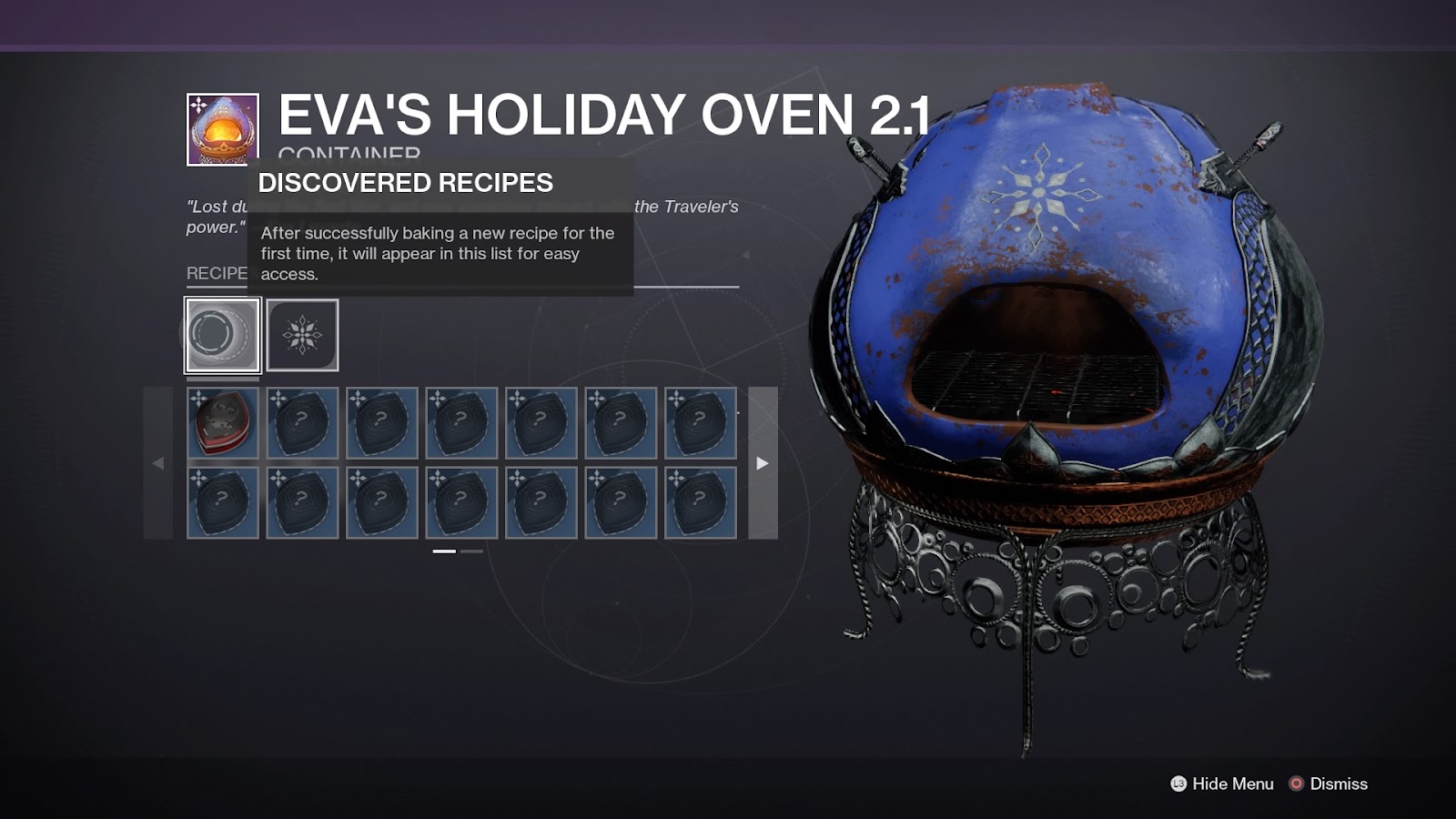
Task: Select the RECIPES section heading
Action: point(215,271)
